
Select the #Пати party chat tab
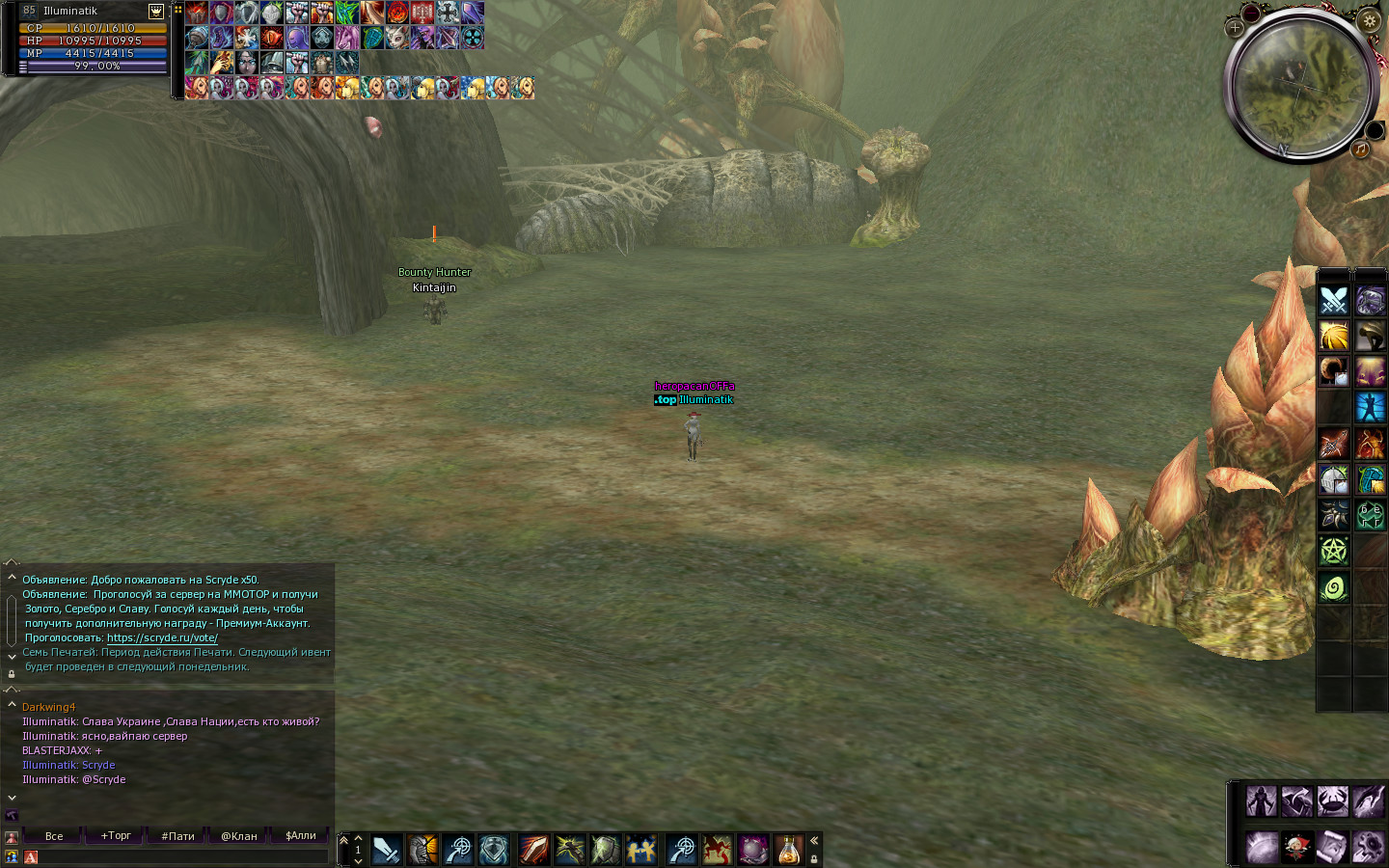point(178,836)
